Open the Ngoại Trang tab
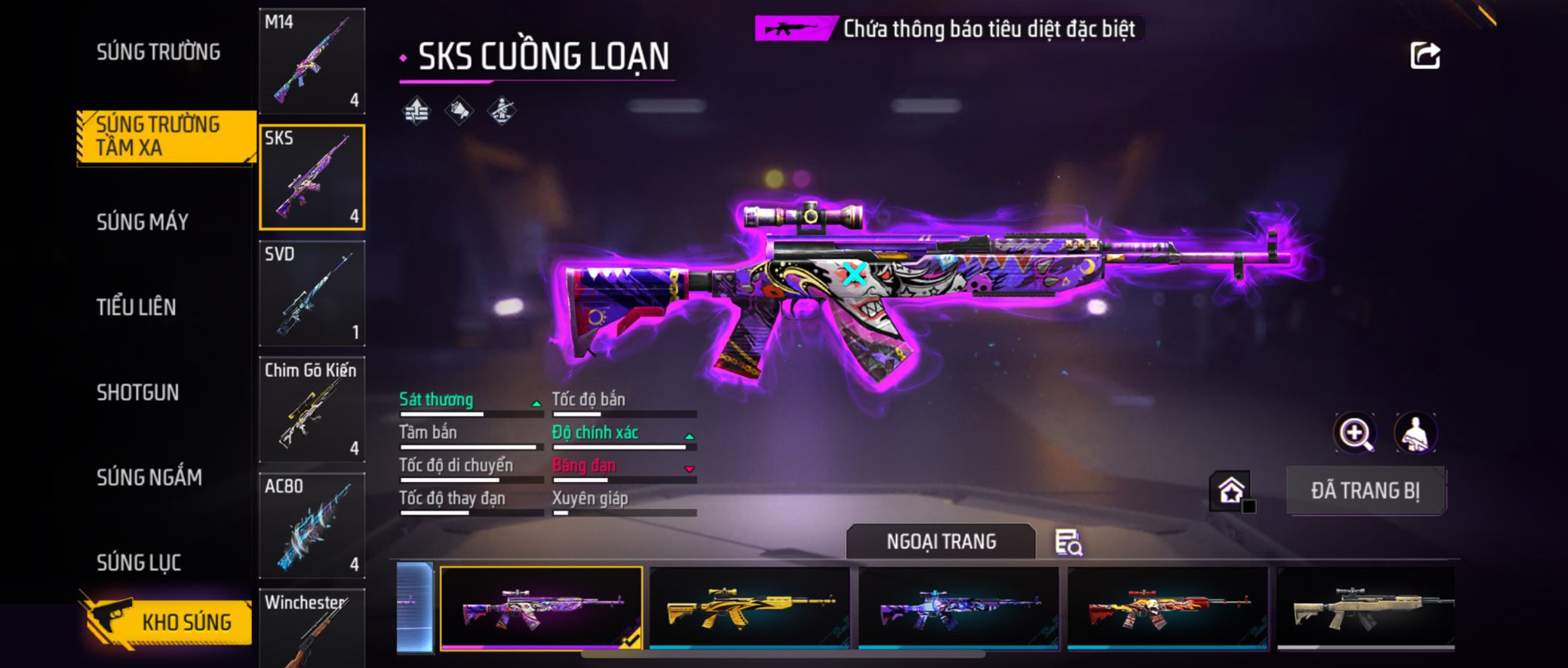Image resolution: width=1568 pixels, height=668 pixels. [x=941, y=541]
